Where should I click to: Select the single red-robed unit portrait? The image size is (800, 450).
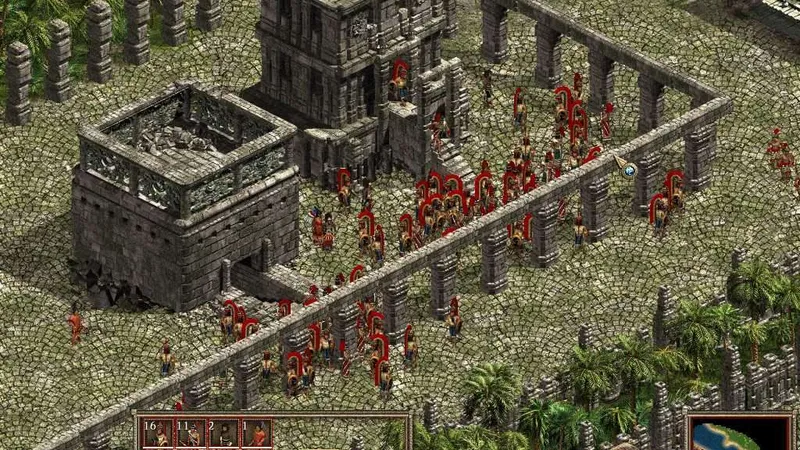257,435
